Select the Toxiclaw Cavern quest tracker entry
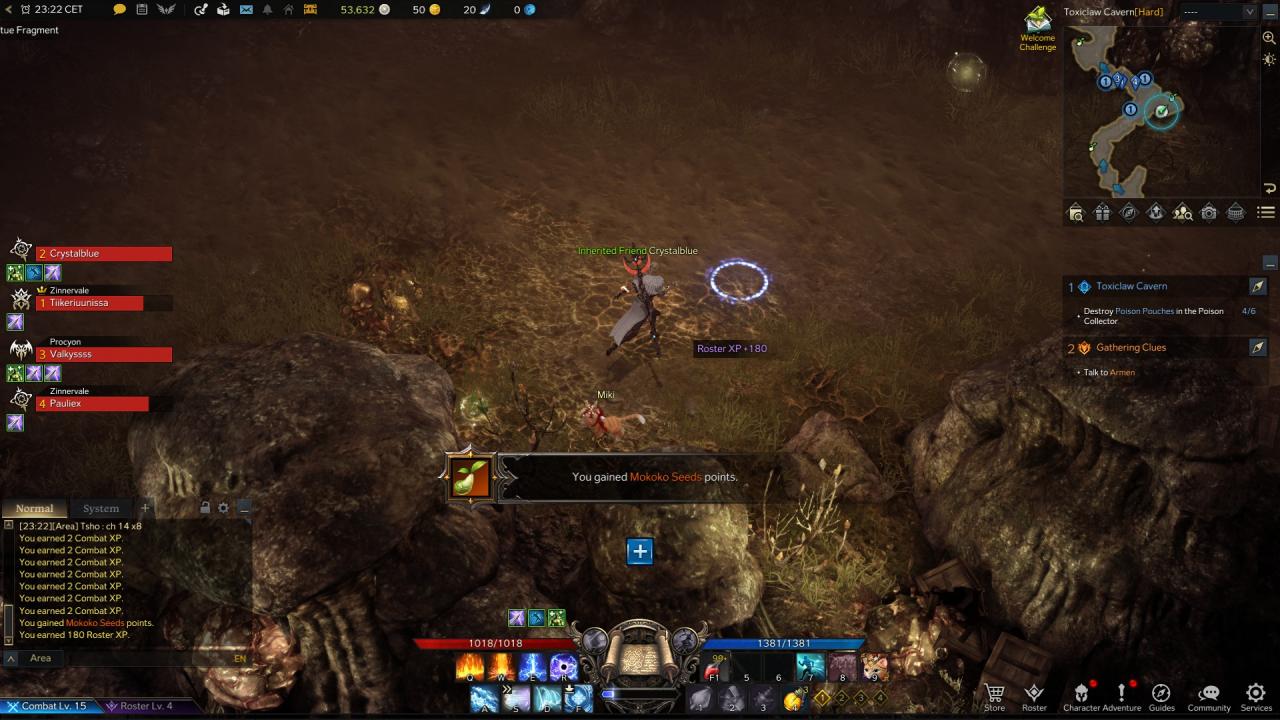Viewport: 1280px width, 720px height. pos(1131,287)
